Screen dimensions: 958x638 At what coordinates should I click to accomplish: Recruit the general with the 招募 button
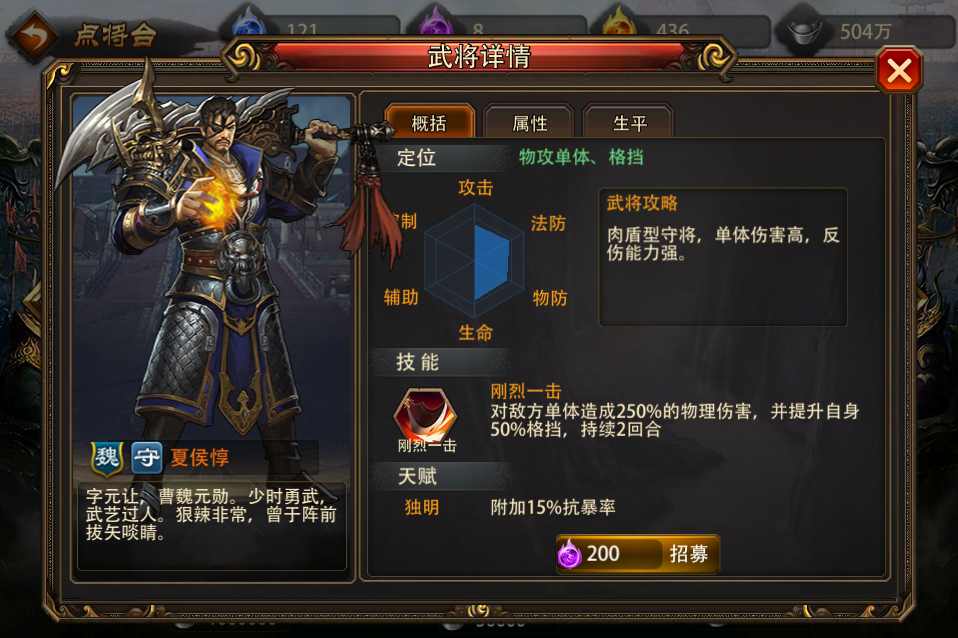[638, 554]
